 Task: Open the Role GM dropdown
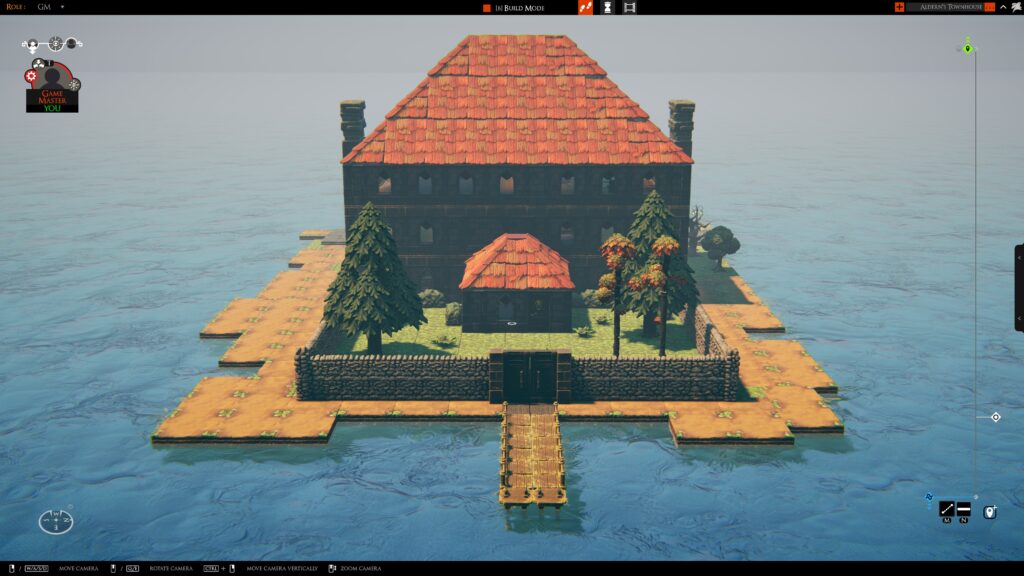point(62,7)
